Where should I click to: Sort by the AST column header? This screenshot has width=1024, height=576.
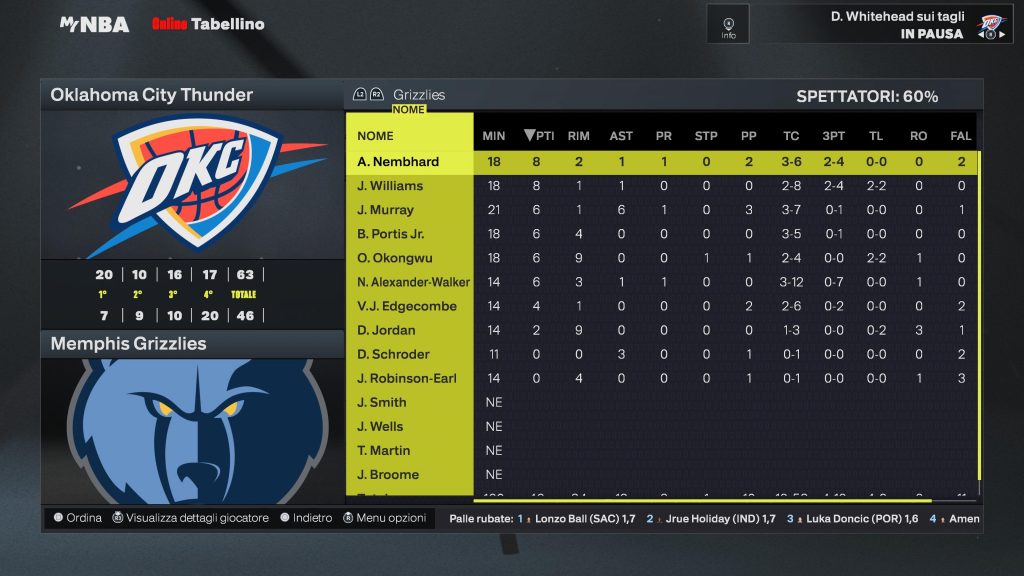coord(621,136)
